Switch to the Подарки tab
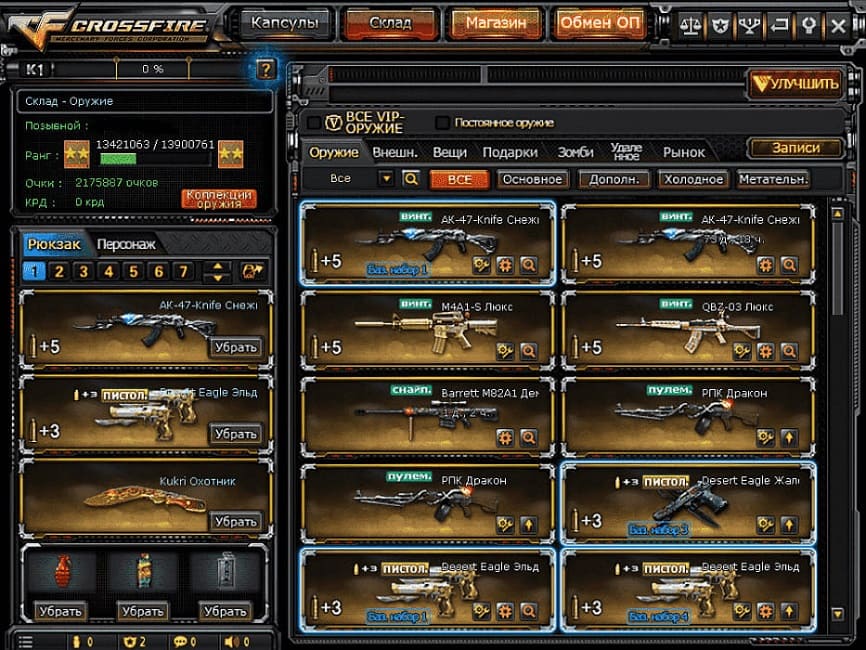This screenshot has height=650, width=866. (510, 152)
